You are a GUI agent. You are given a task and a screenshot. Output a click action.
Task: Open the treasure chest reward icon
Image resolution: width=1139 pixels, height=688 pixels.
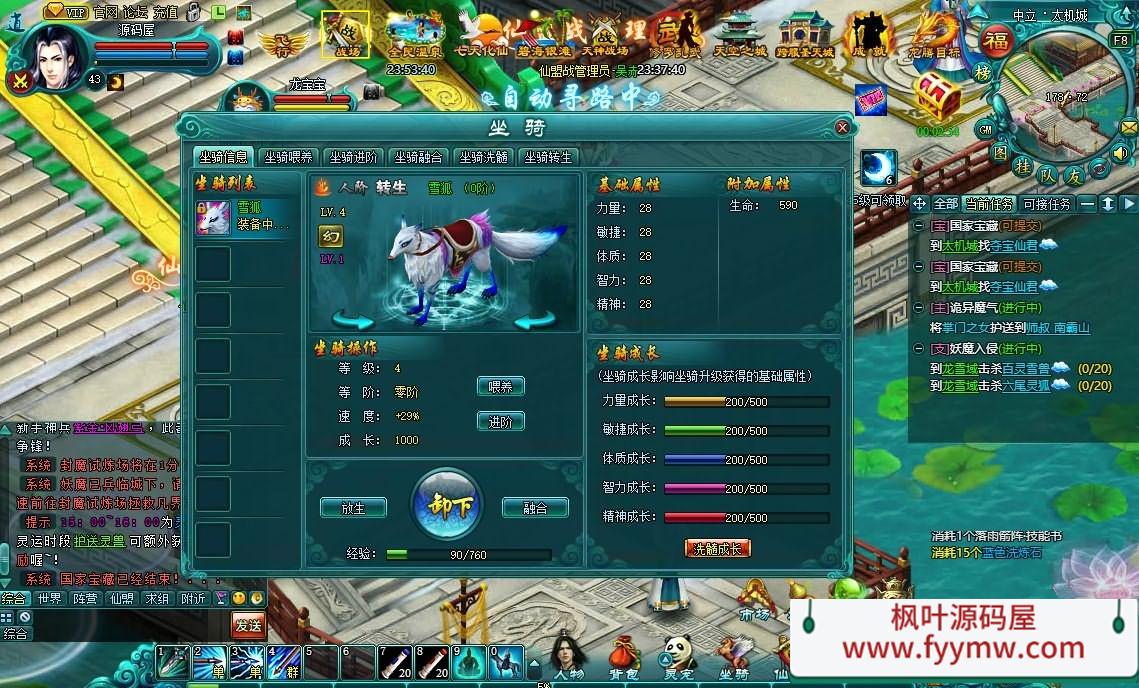[937, 97]
